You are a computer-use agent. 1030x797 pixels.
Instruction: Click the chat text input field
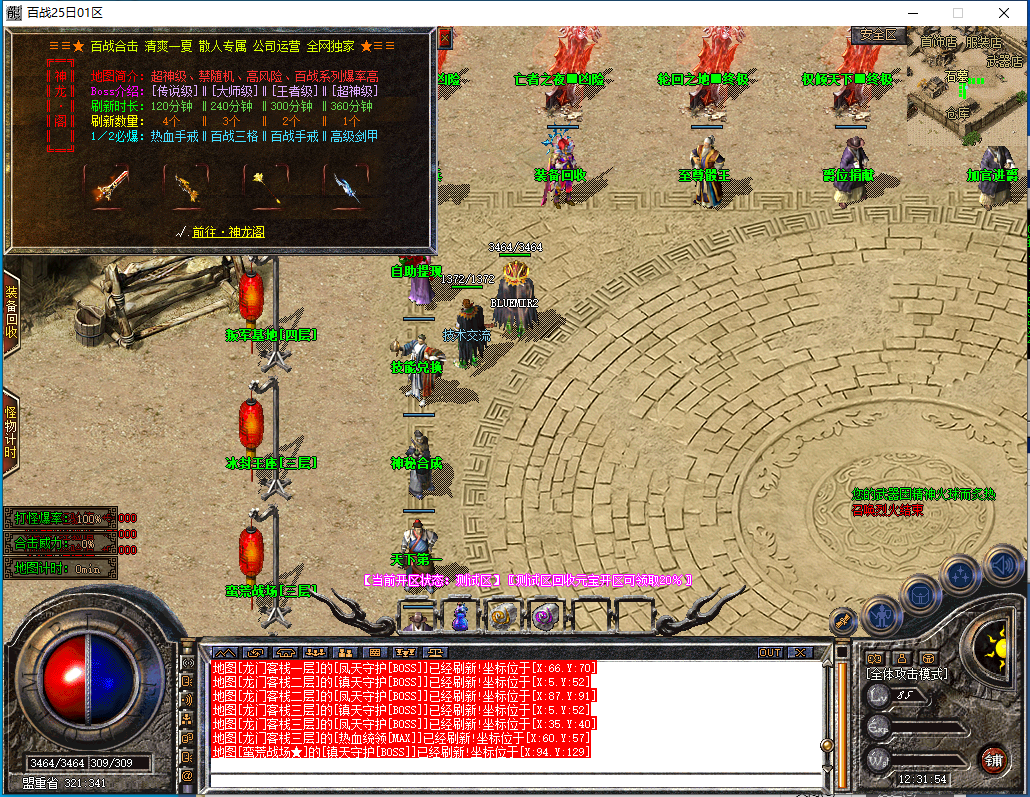click(515, 780)
